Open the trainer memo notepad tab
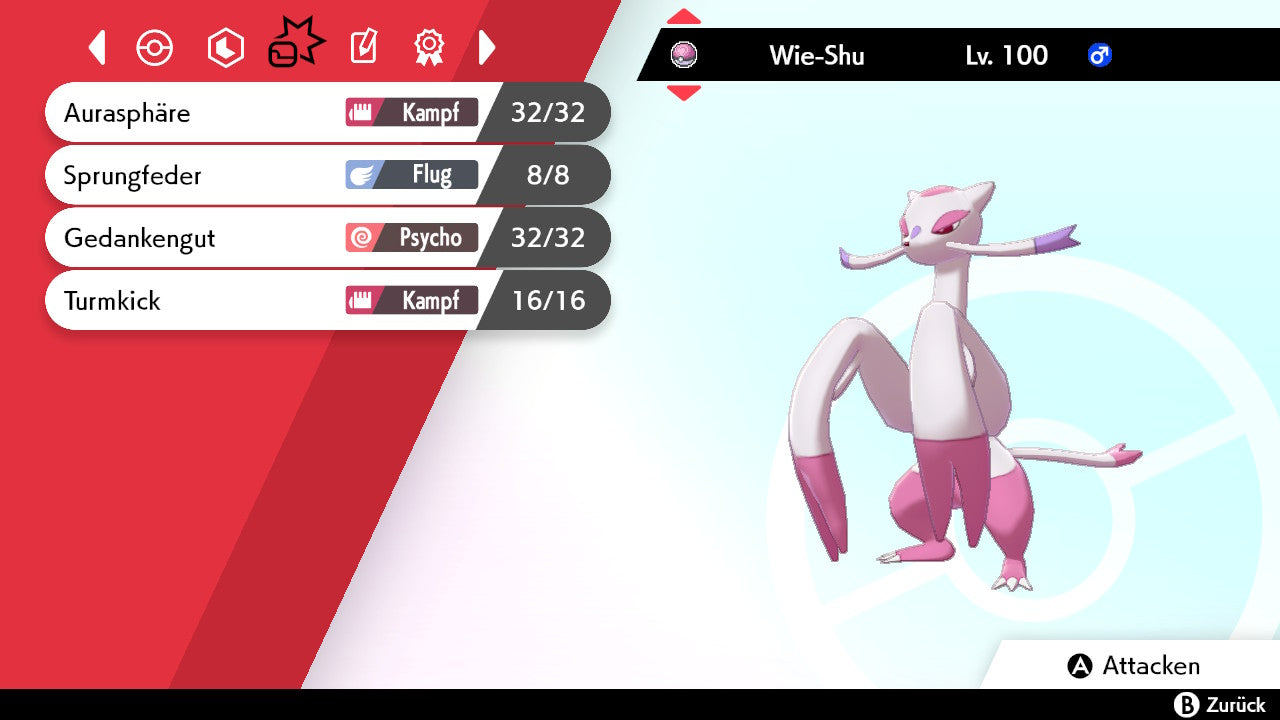This screenshot has height=720, width=1280. tap(363, 47)
